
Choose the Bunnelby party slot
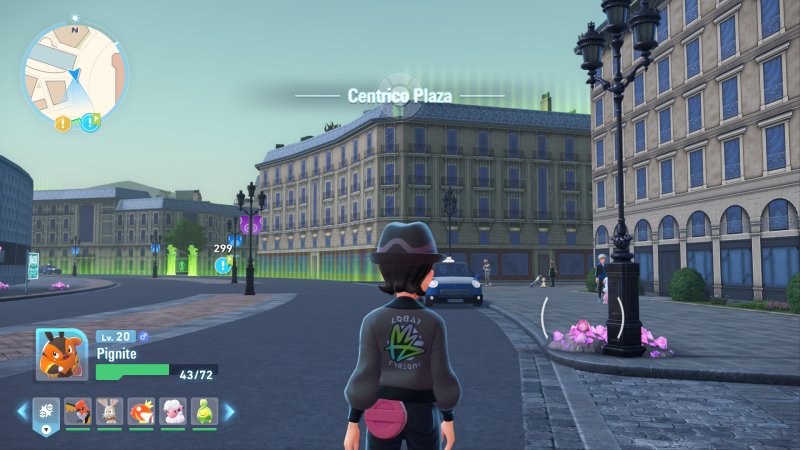pyautogui.click(x=110, y=412)
